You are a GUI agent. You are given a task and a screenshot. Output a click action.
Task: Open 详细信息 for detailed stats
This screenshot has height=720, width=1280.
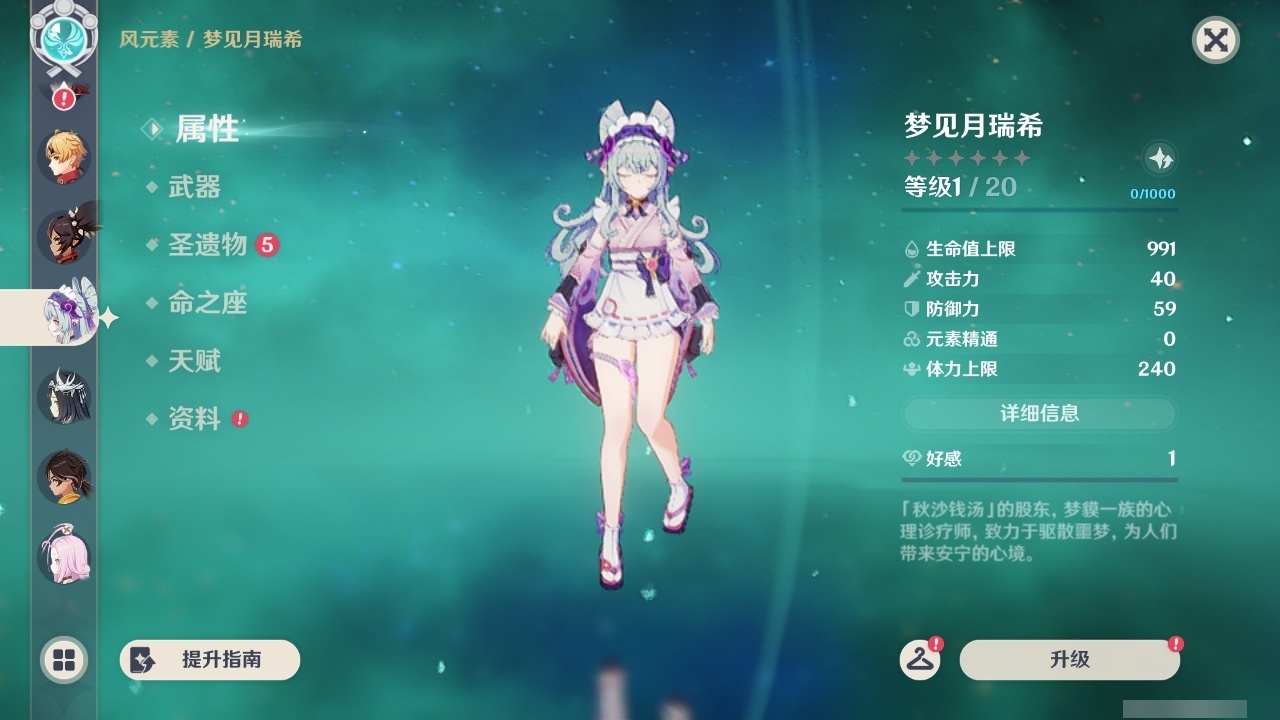(1040, 414)
